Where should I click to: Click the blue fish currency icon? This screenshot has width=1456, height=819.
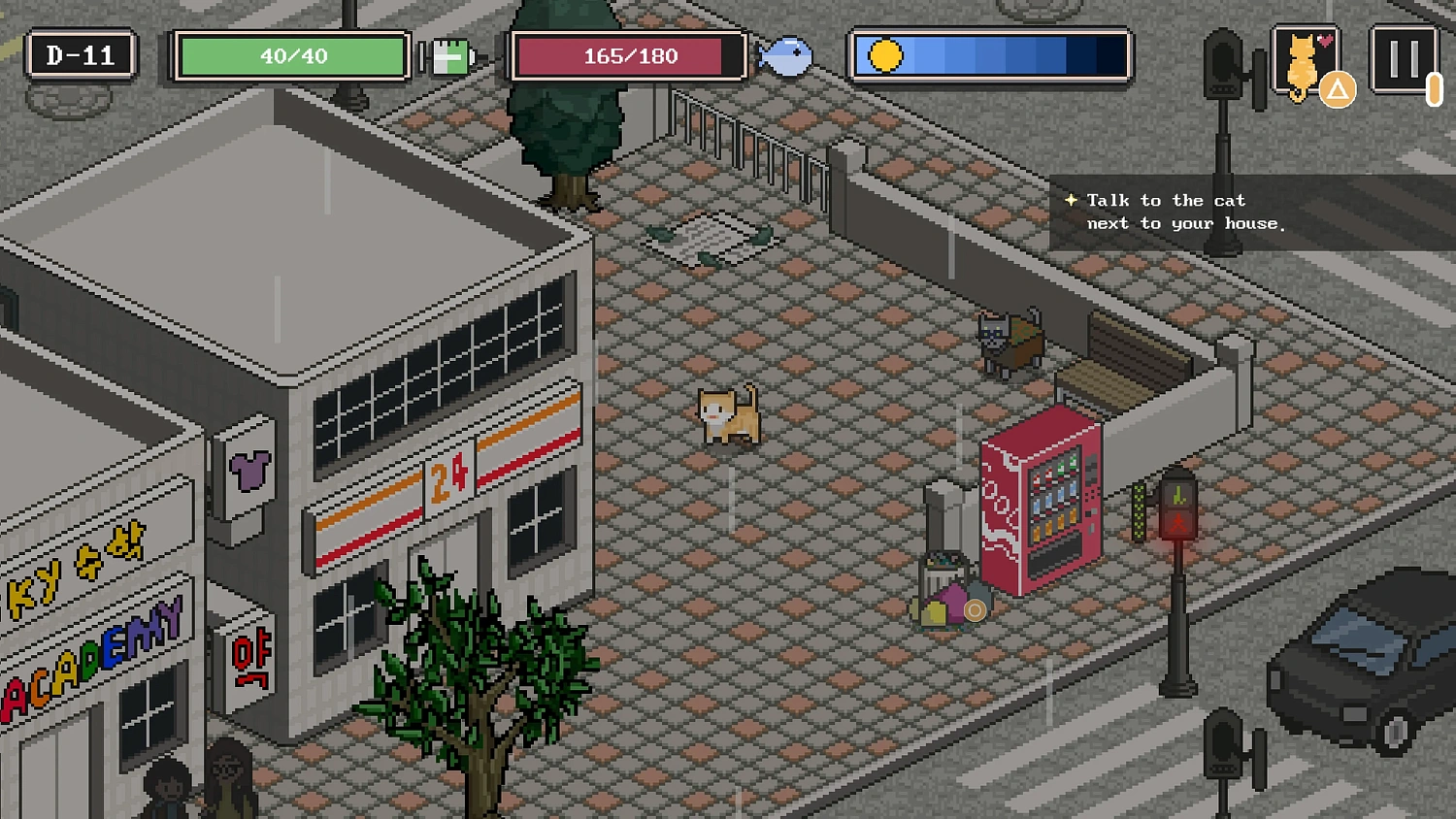point(784,56)
